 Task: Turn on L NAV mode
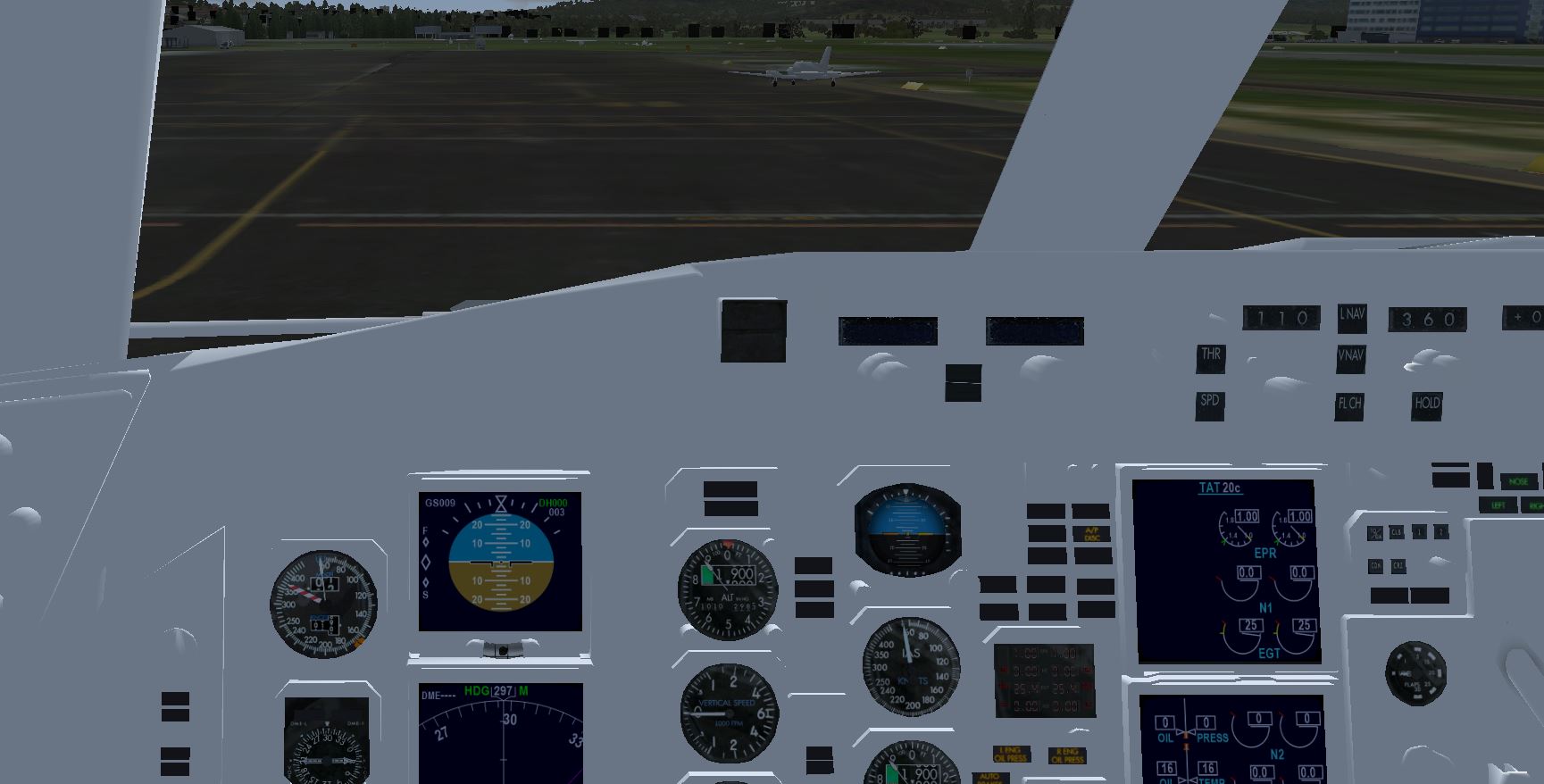click(1351, 315)
